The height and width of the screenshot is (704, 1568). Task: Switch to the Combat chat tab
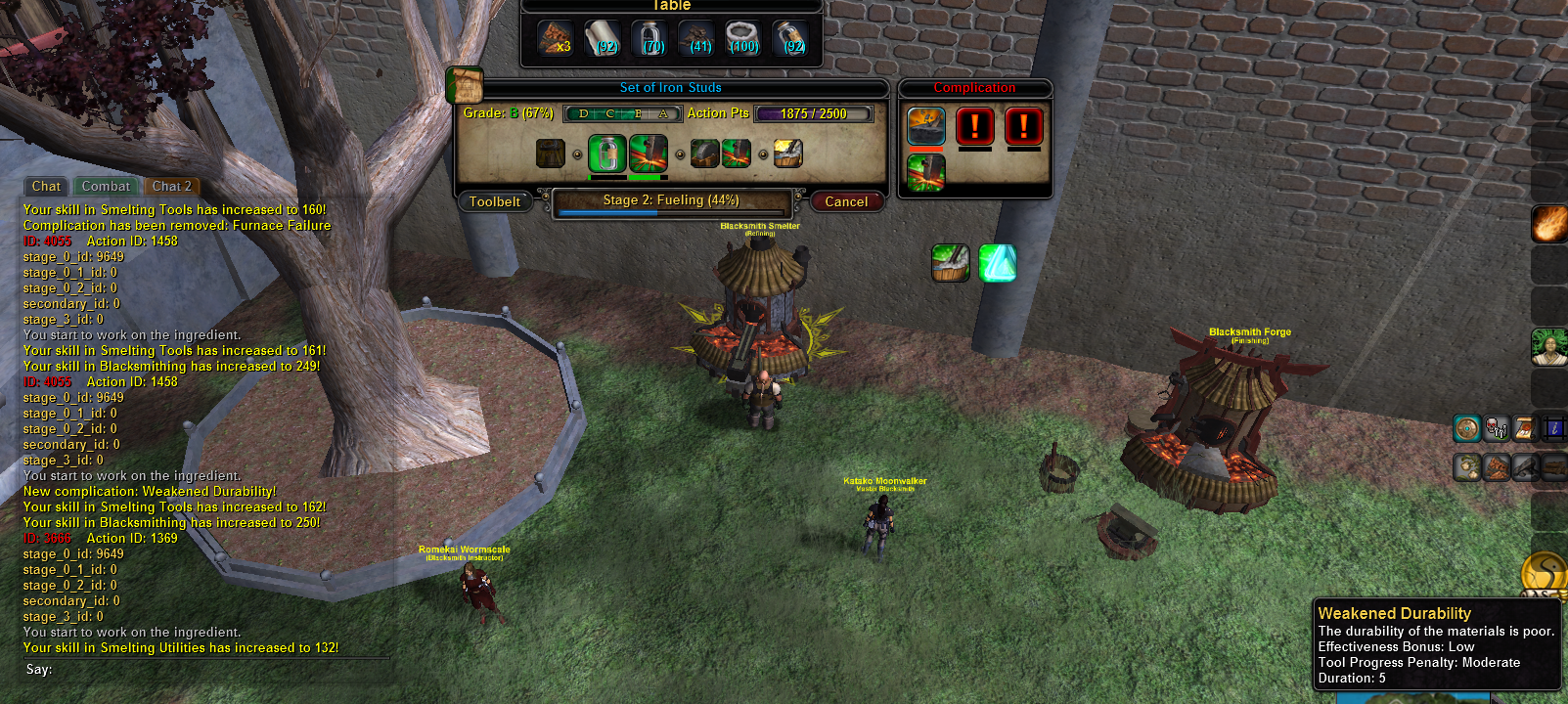coord(106,186)
